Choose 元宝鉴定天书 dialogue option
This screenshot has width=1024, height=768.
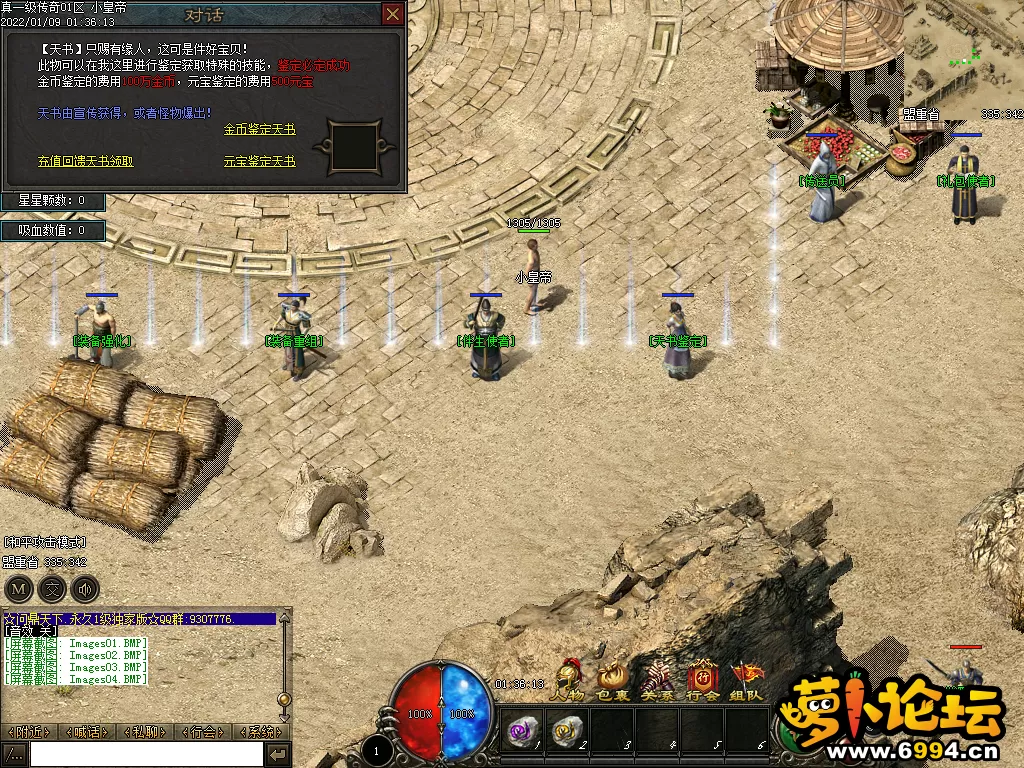click(x=259, y=161)
